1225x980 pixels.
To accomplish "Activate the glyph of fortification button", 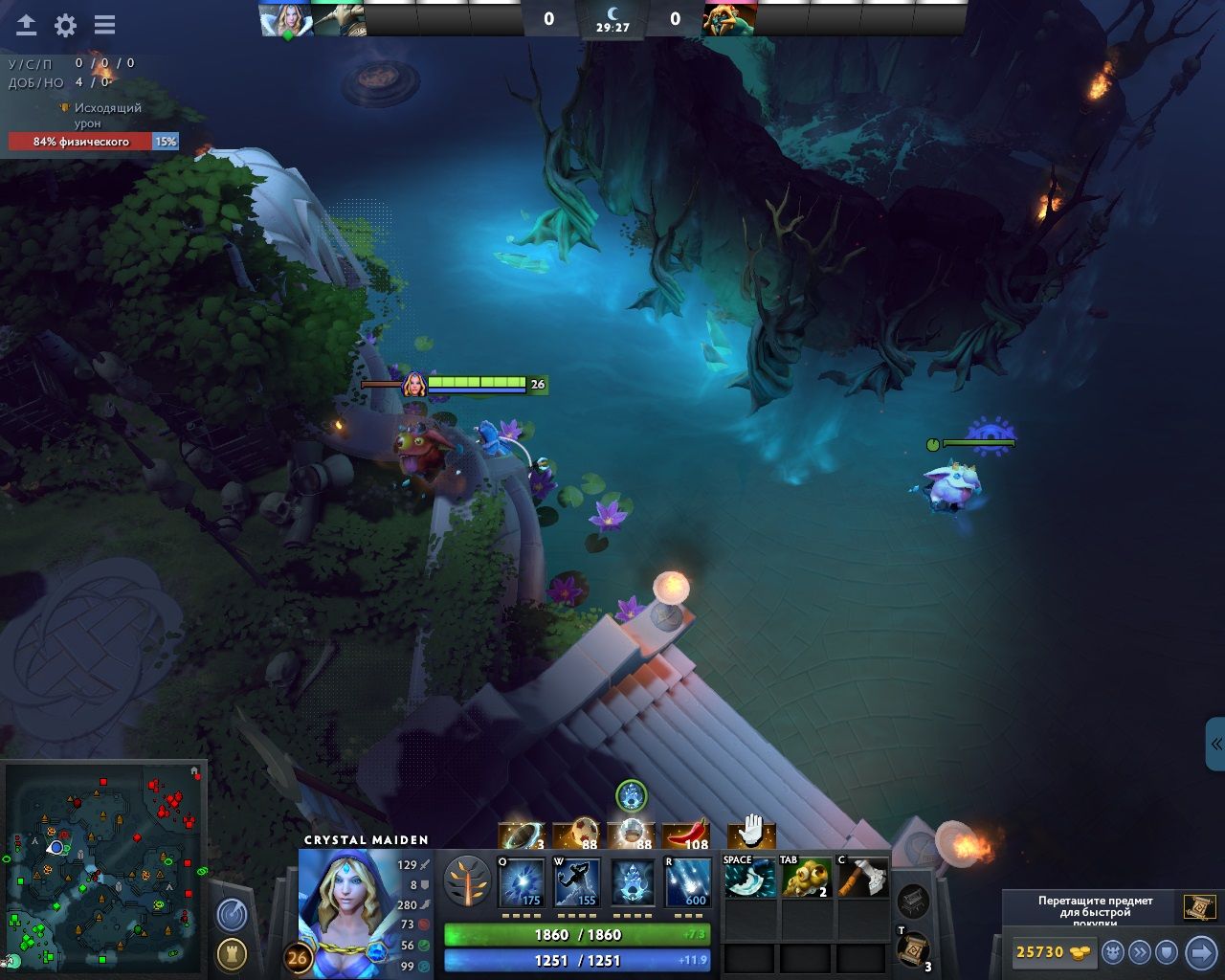I will point(231,953).
